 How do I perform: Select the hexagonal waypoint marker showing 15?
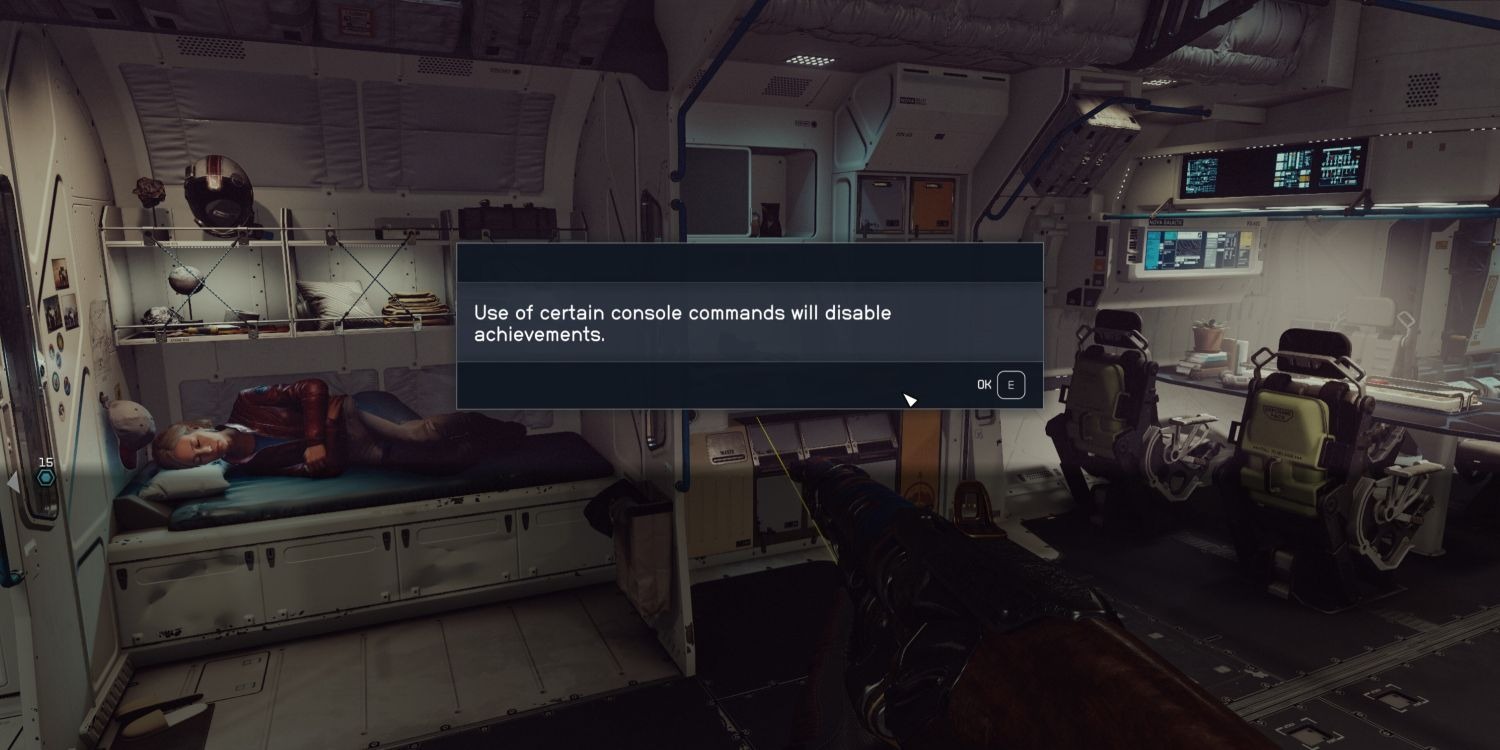click(45, 478)
